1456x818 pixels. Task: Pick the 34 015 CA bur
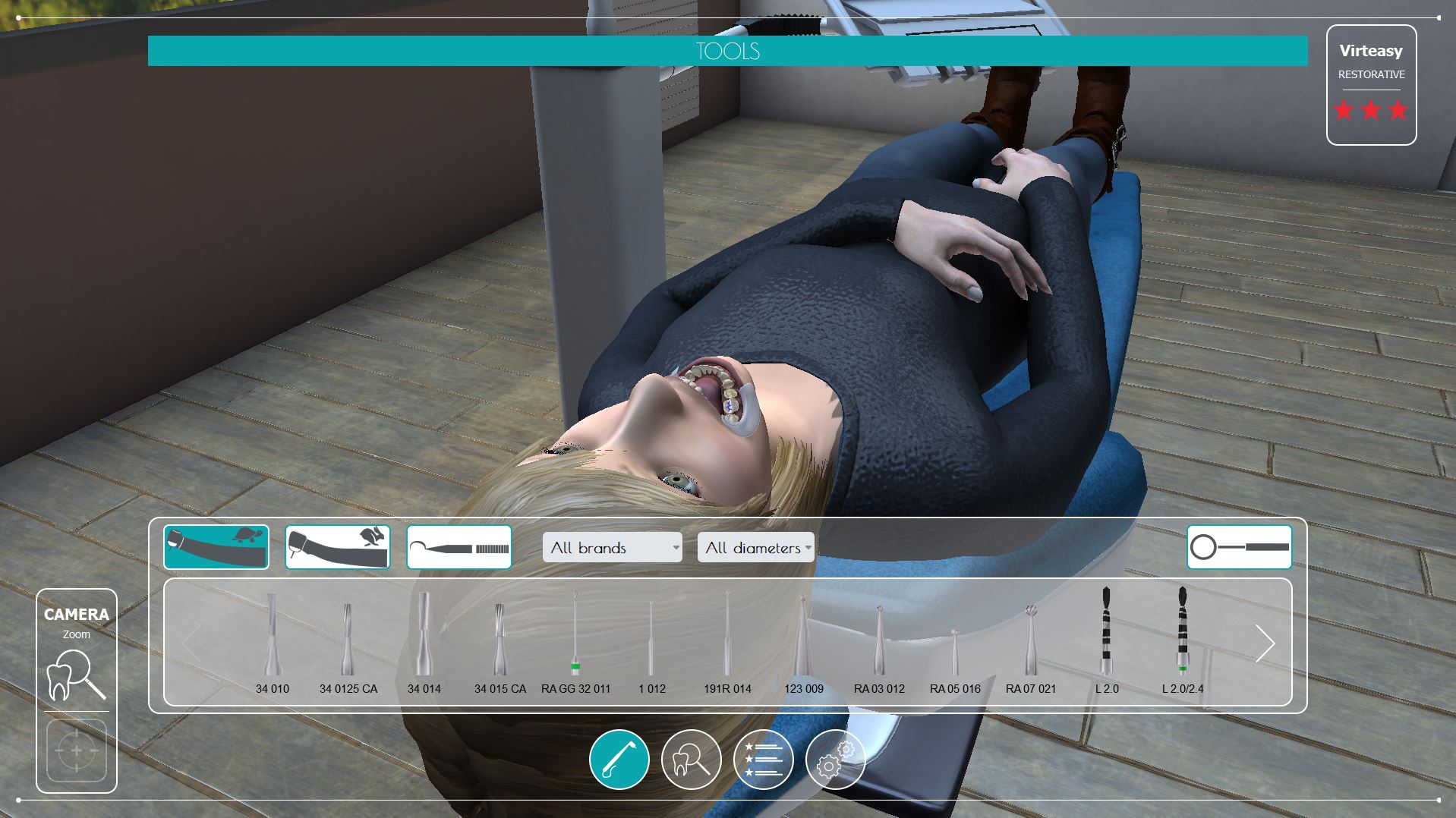click(x=500, y=641)
